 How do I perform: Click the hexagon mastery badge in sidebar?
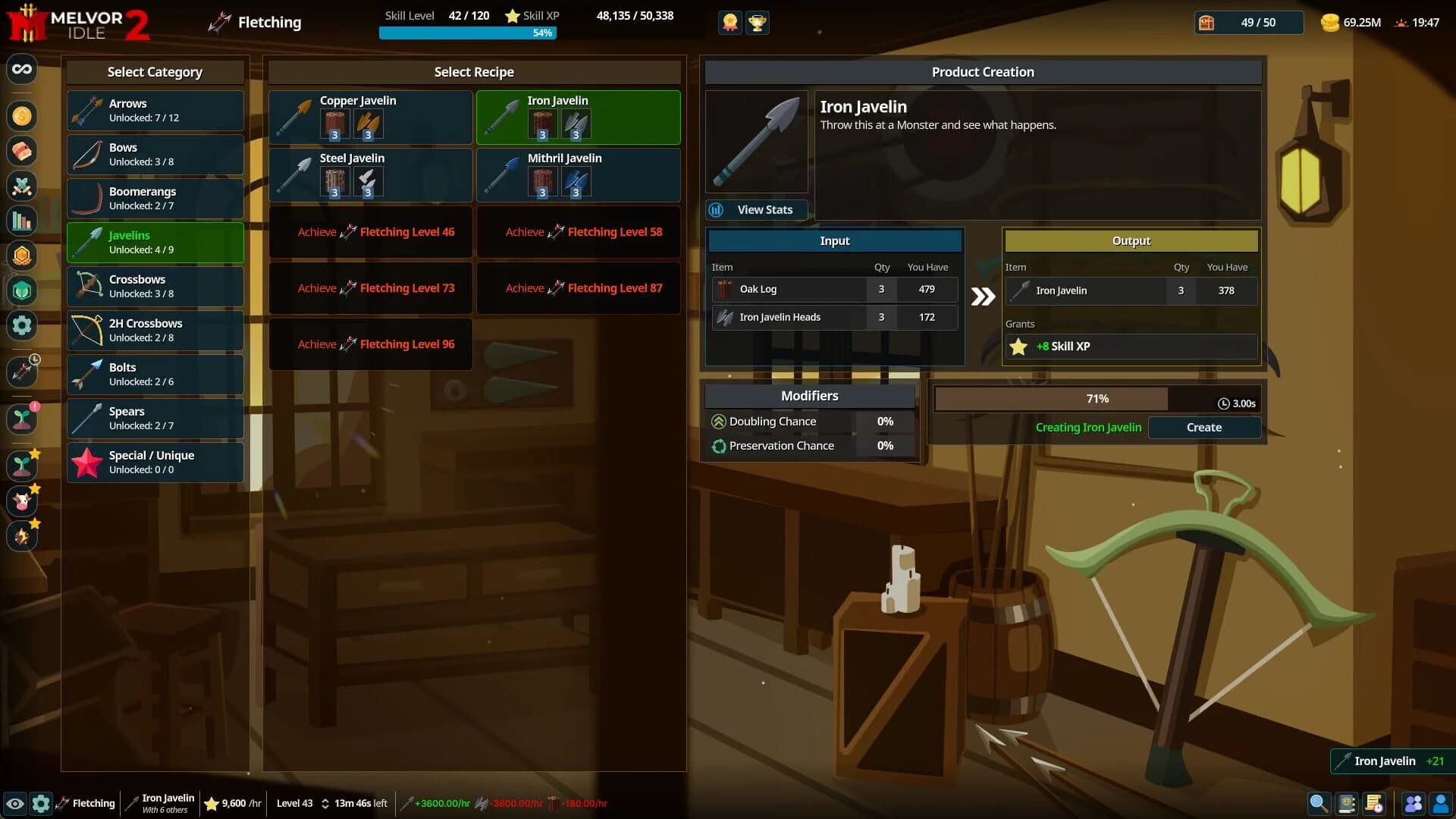pos(22,256)
